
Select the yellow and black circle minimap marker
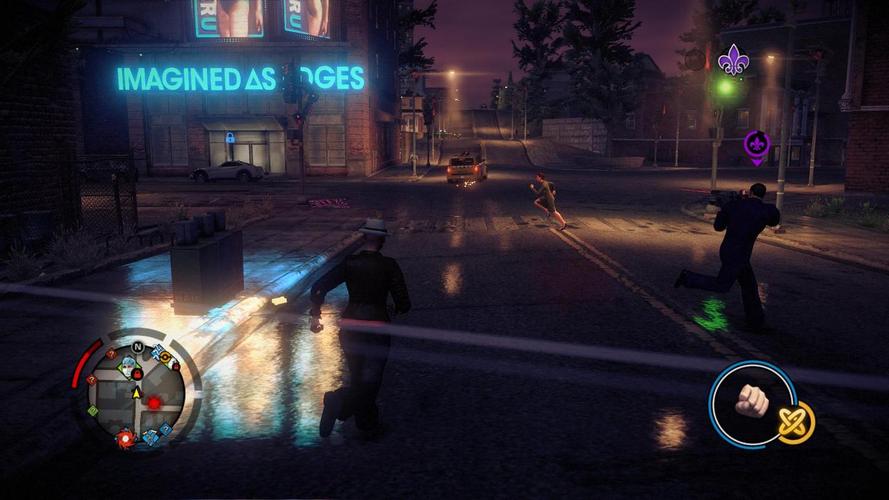coord(165,356)
